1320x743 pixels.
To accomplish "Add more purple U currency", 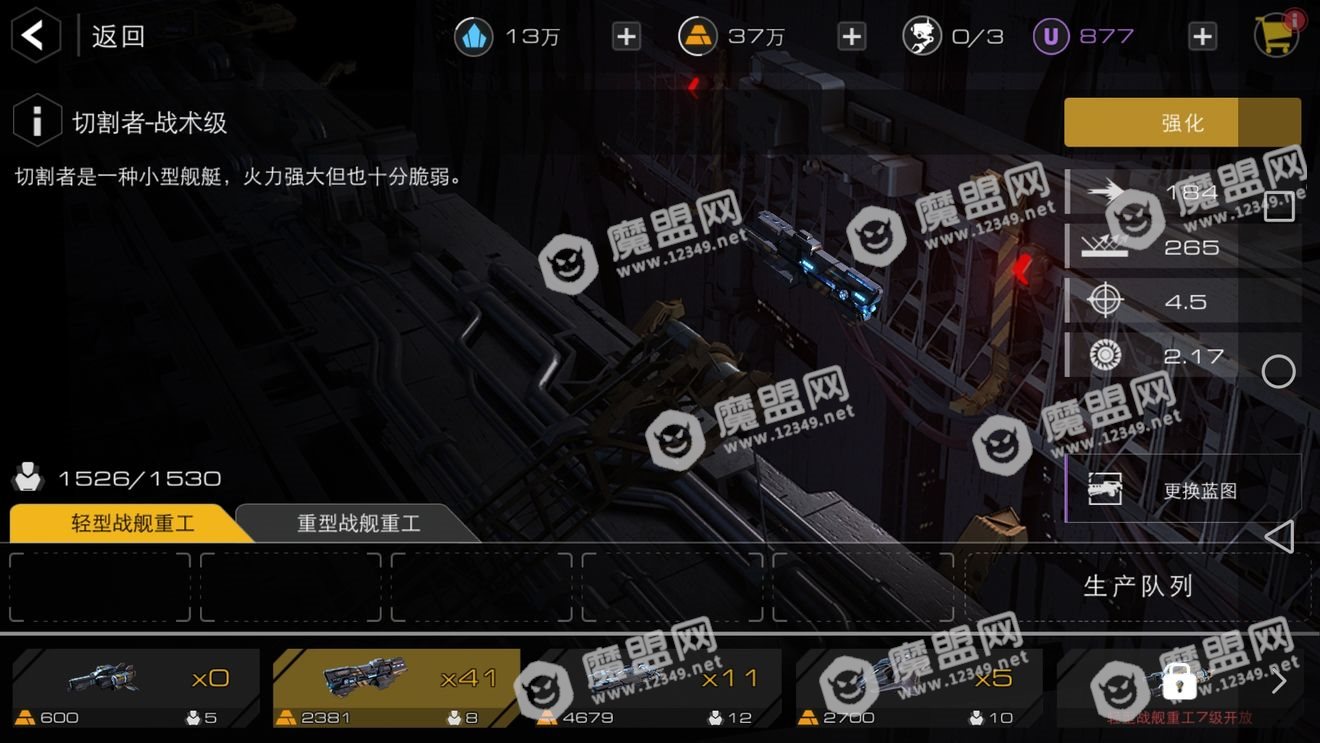I will click(x=1201, y=37).
